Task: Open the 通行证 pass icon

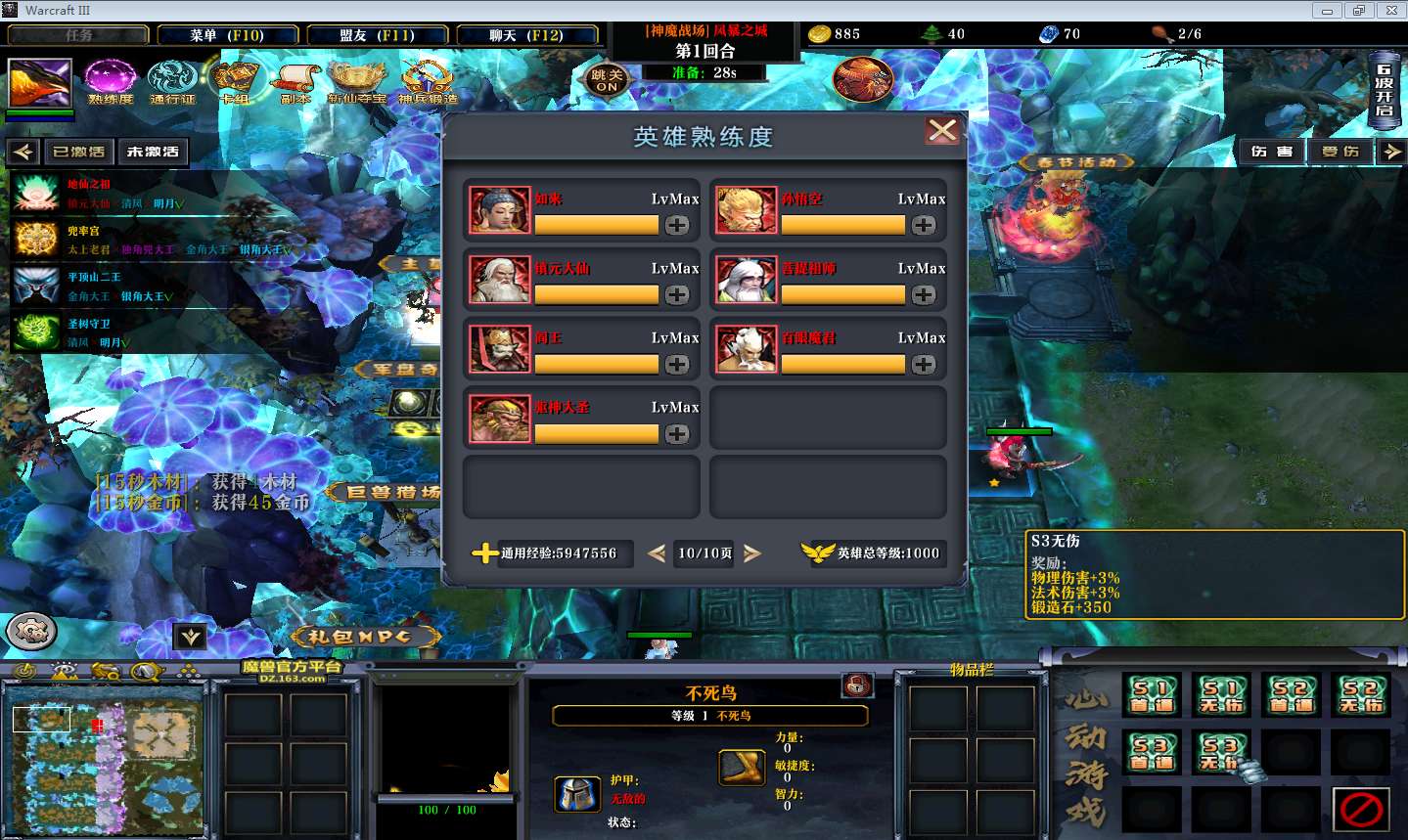Action: click(x=172, y=80)
